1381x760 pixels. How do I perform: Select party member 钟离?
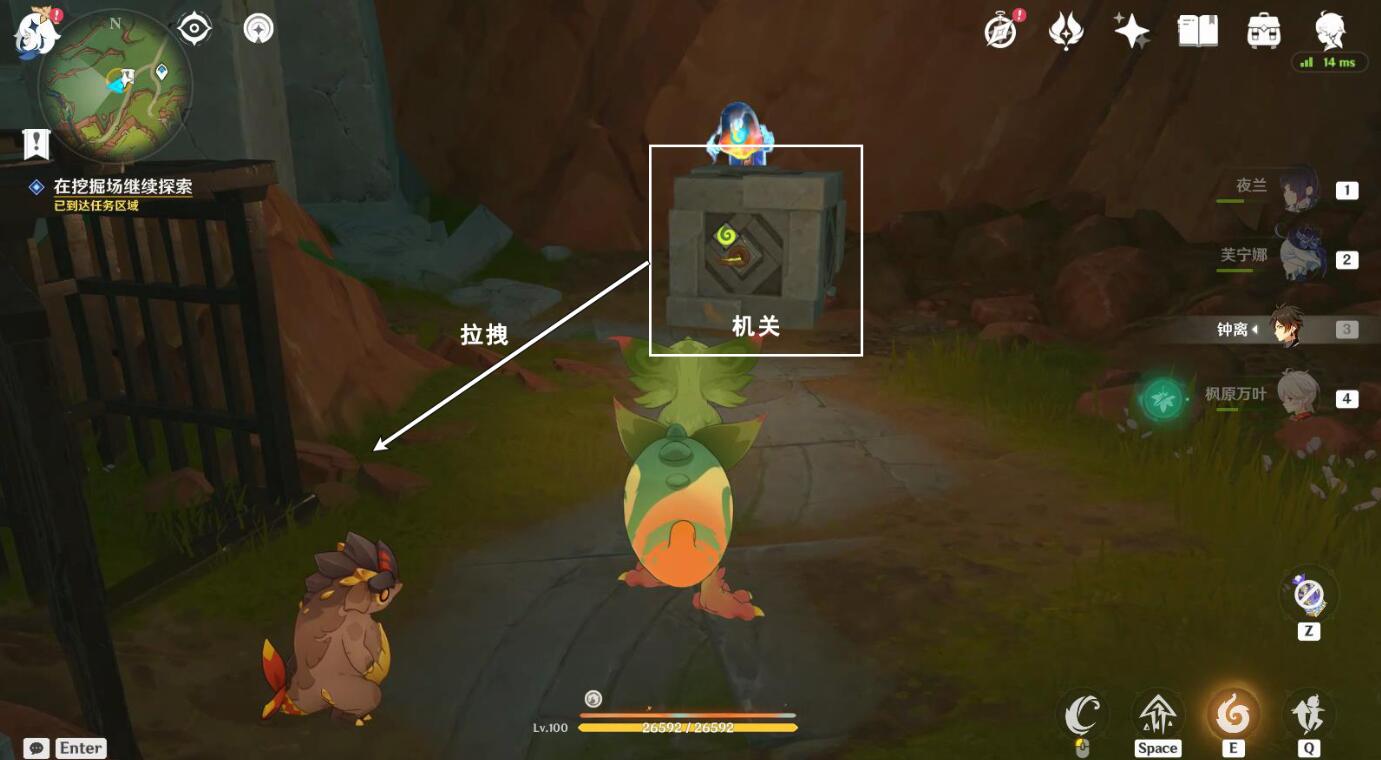pos(1287,328)
